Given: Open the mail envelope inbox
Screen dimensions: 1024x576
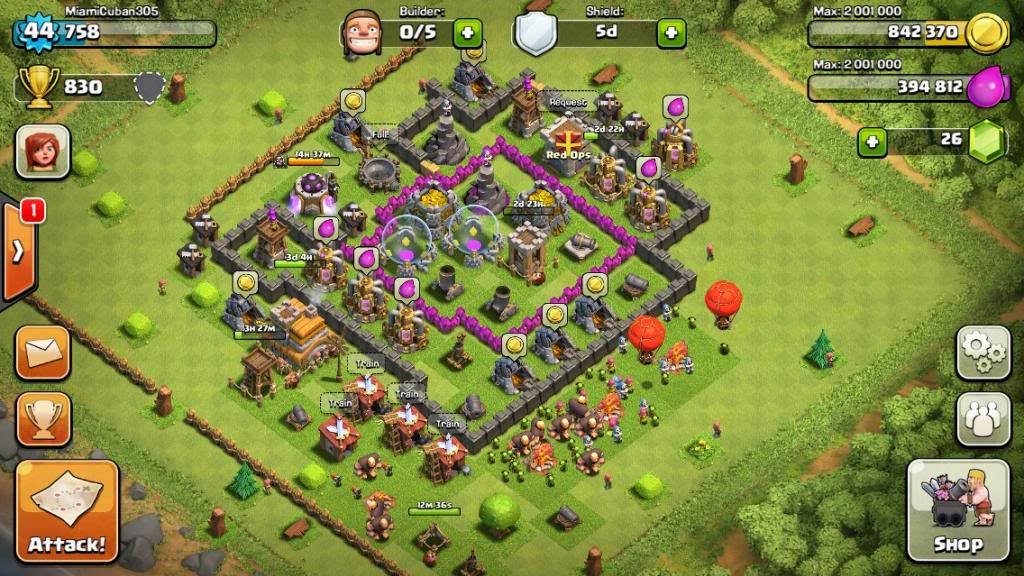Looking at the screenshot, I should 43,352.
